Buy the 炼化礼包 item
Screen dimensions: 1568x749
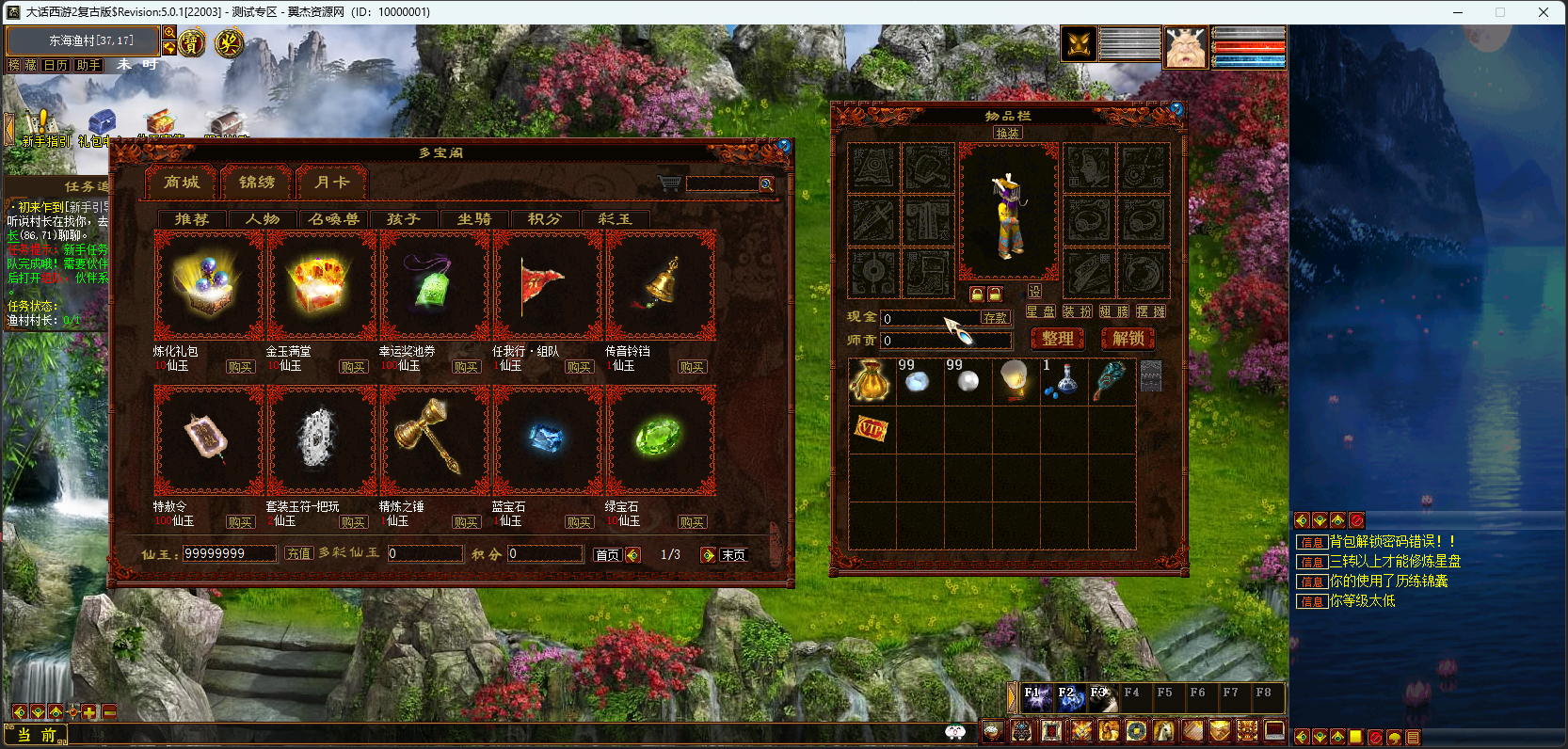240,367
